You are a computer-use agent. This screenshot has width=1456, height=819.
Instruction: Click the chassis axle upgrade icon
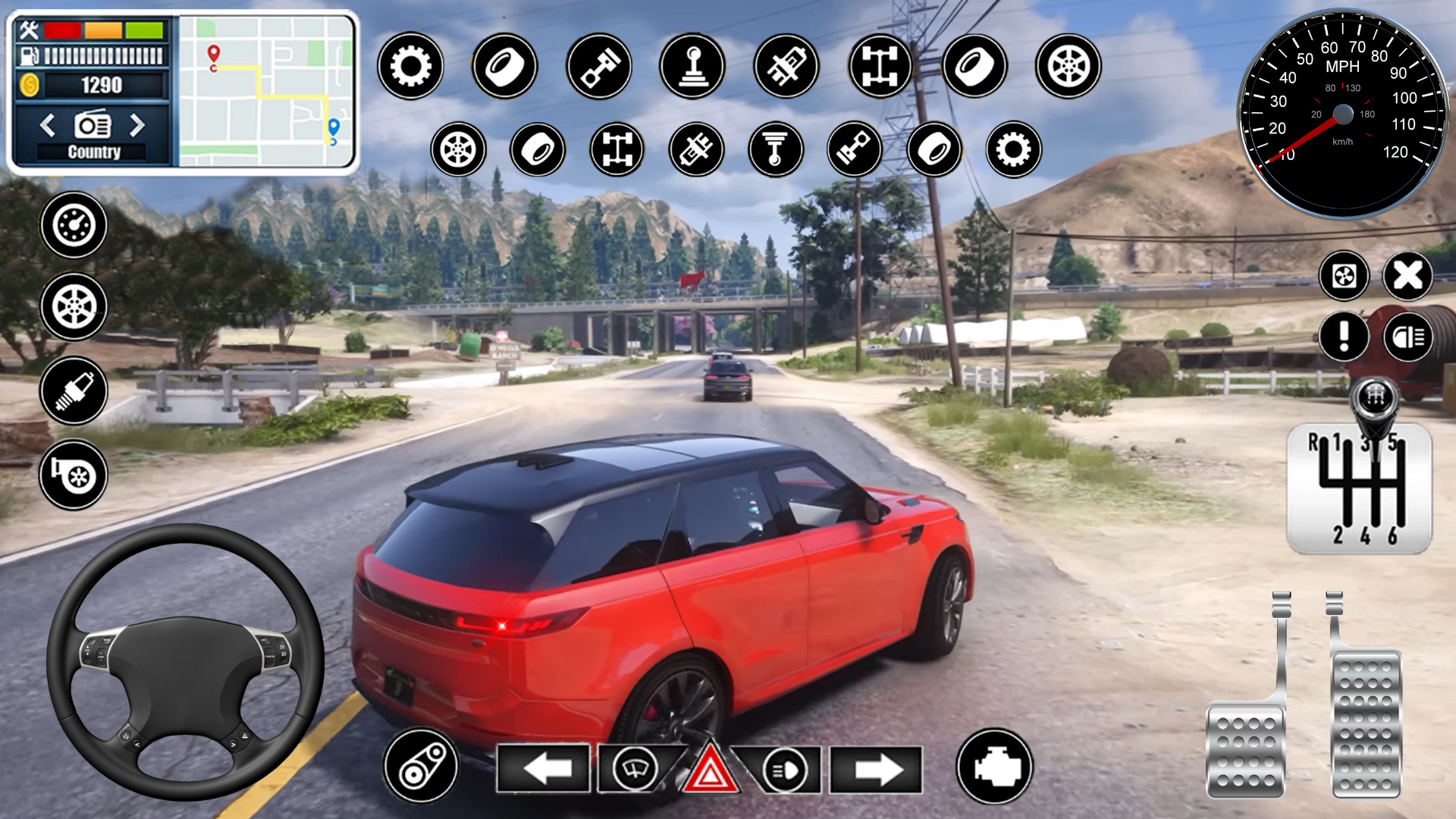coord(879,67)
